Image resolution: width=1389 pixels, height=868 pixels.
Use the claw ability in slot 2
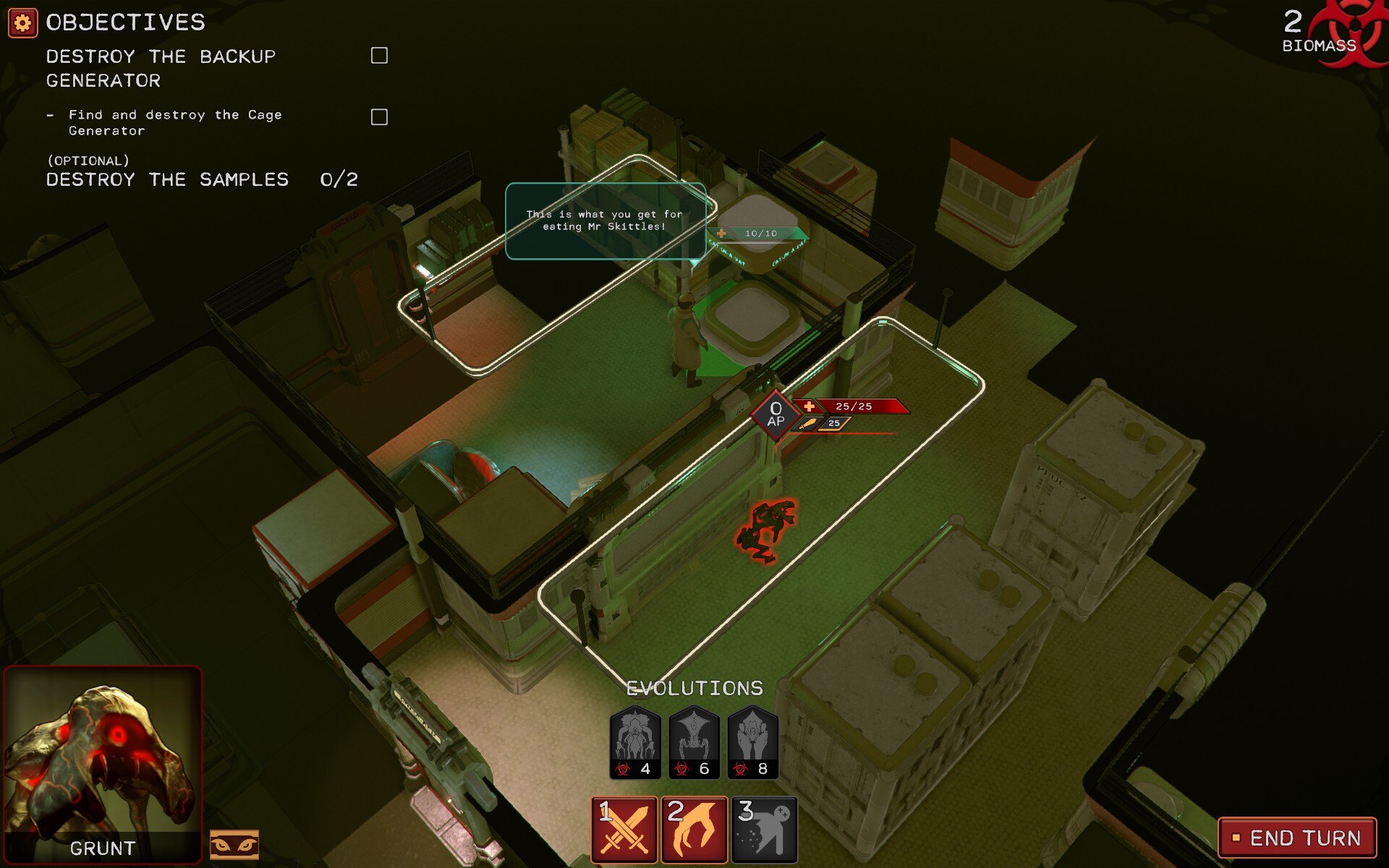click(x=694, y=830)
